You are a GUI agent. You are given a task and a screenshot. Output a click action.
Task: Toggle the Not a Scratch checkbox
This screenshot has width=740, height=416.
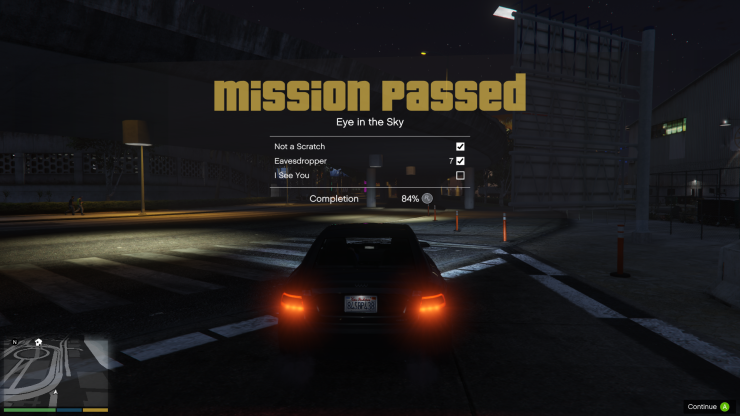click(x=460, y=146)
